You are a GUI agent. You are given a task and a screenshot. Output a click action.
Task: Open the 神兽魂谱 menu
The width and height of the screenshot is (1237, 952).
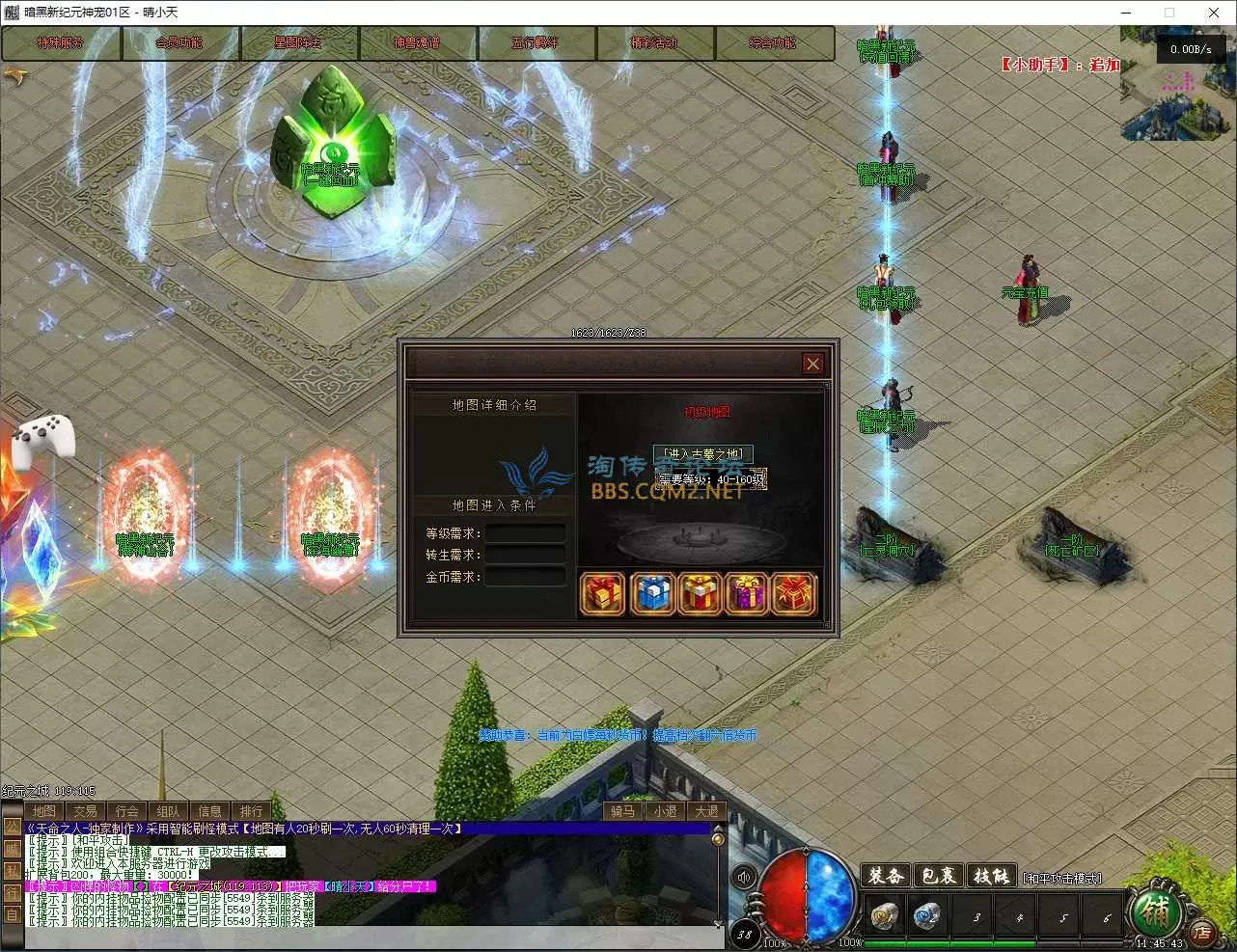[417, 43]
